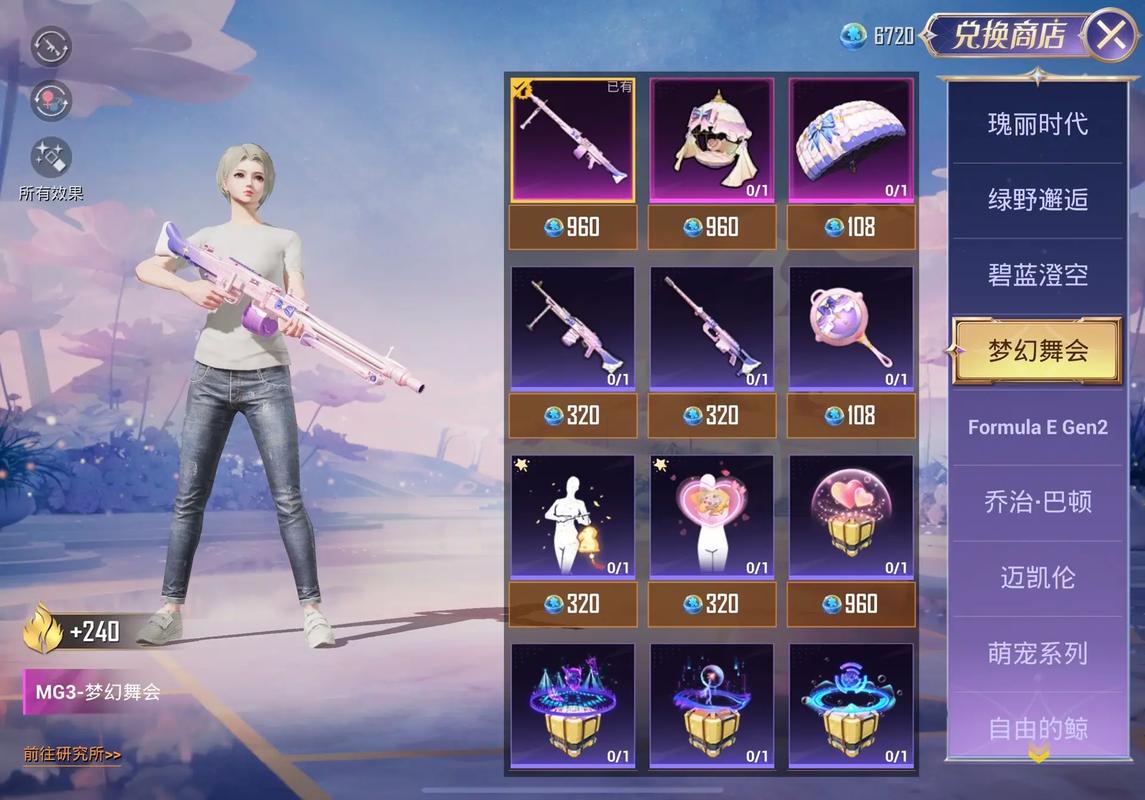Switch to the 乔治·巴顿 category
This screenshot has height=800, width=1145.
tap(1037, 502)
